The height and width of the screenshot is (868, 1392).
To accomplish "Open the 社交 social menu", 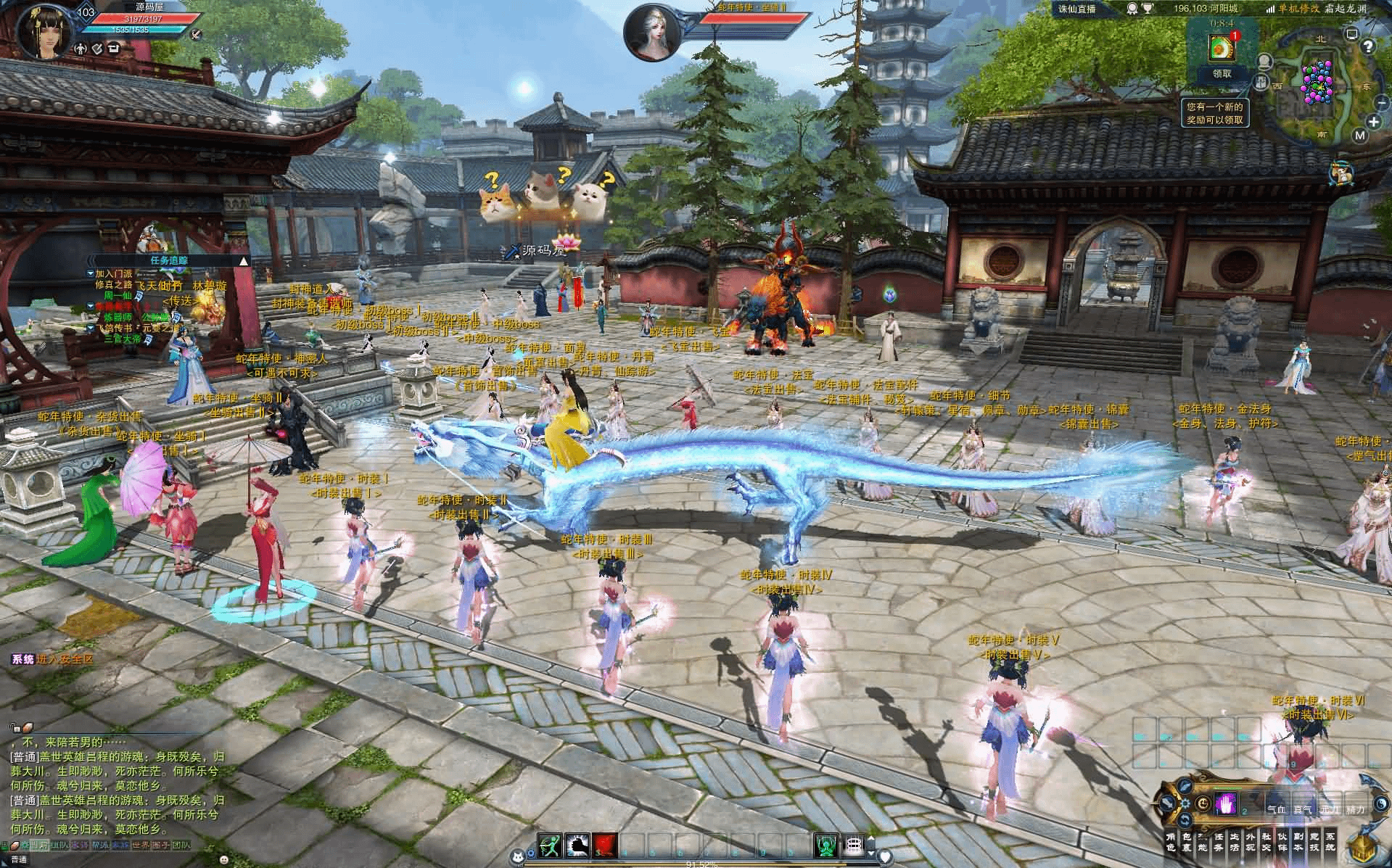I will (1266, 842).
